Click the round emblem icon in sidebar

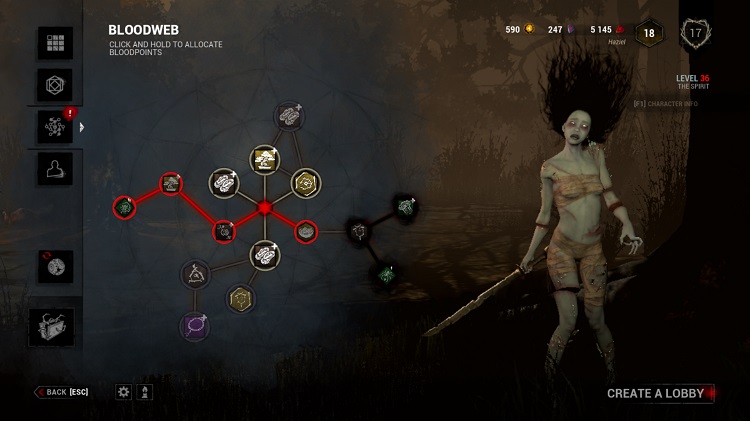click(x=55, y=266)
